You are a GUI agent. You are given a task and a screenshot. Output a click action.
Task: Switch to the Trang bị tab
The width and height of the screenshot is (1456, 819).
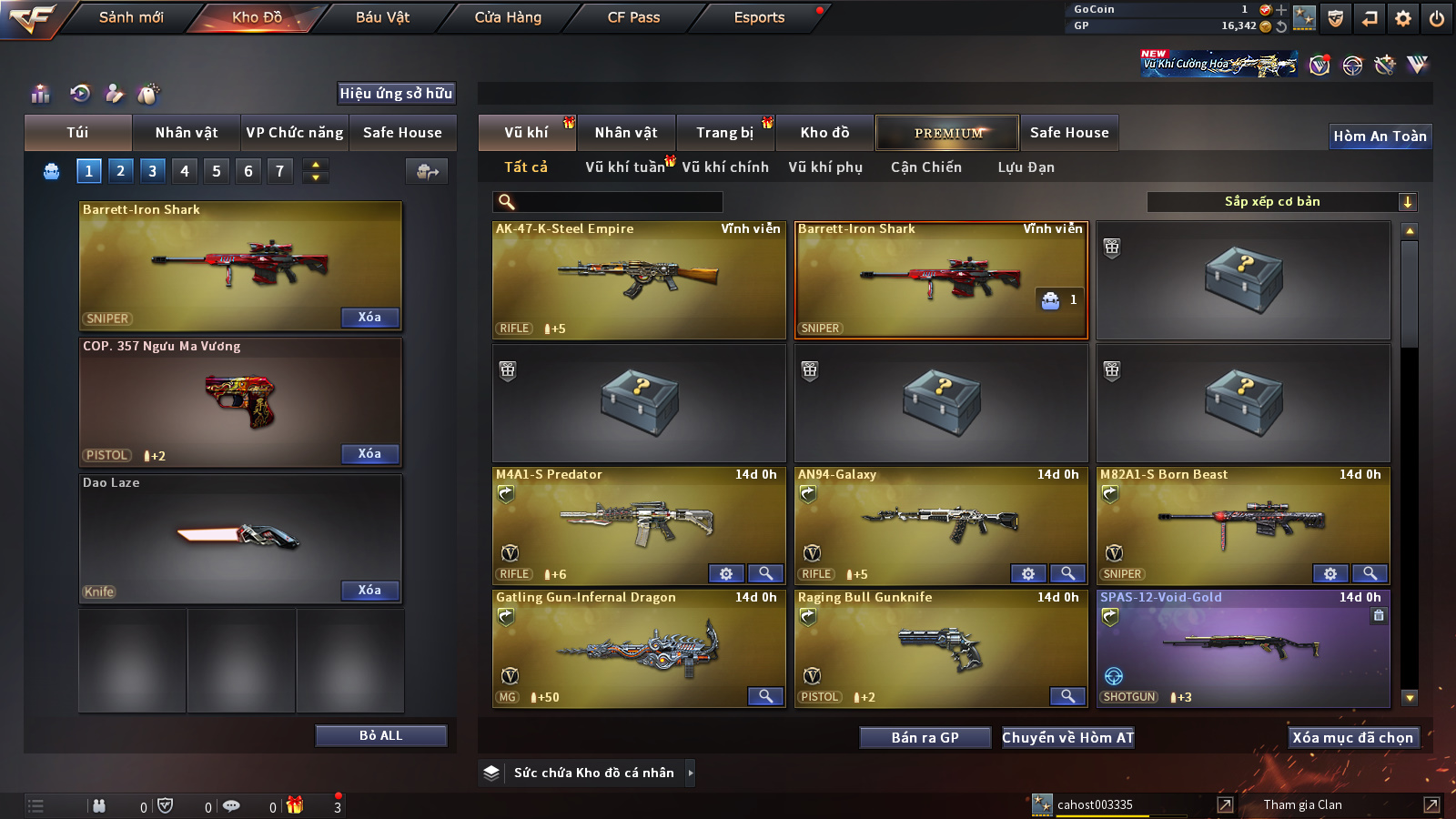pos(724,133)
